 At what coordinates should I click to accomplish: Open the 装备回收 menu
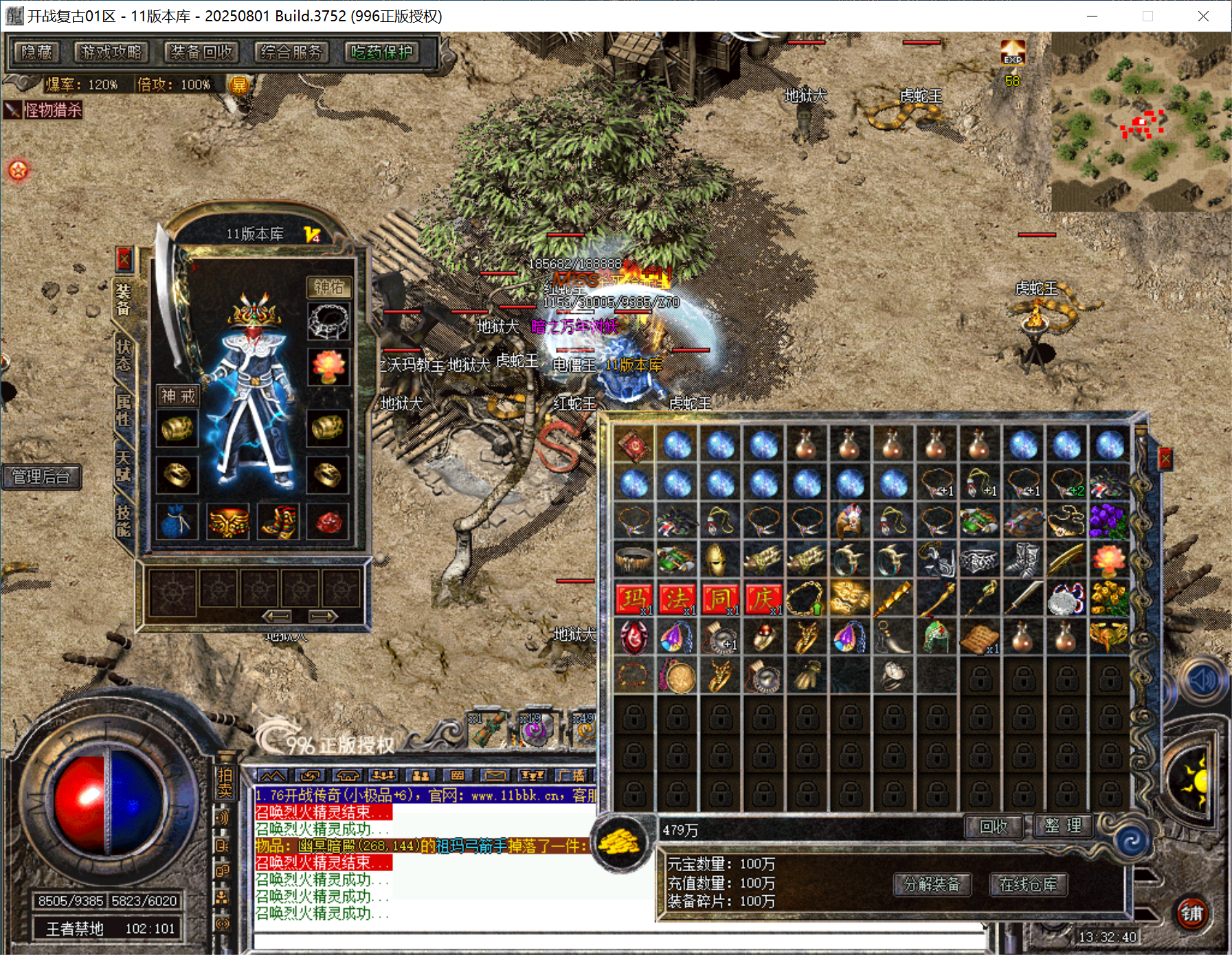pyautogui.click(x=201, y=52)
